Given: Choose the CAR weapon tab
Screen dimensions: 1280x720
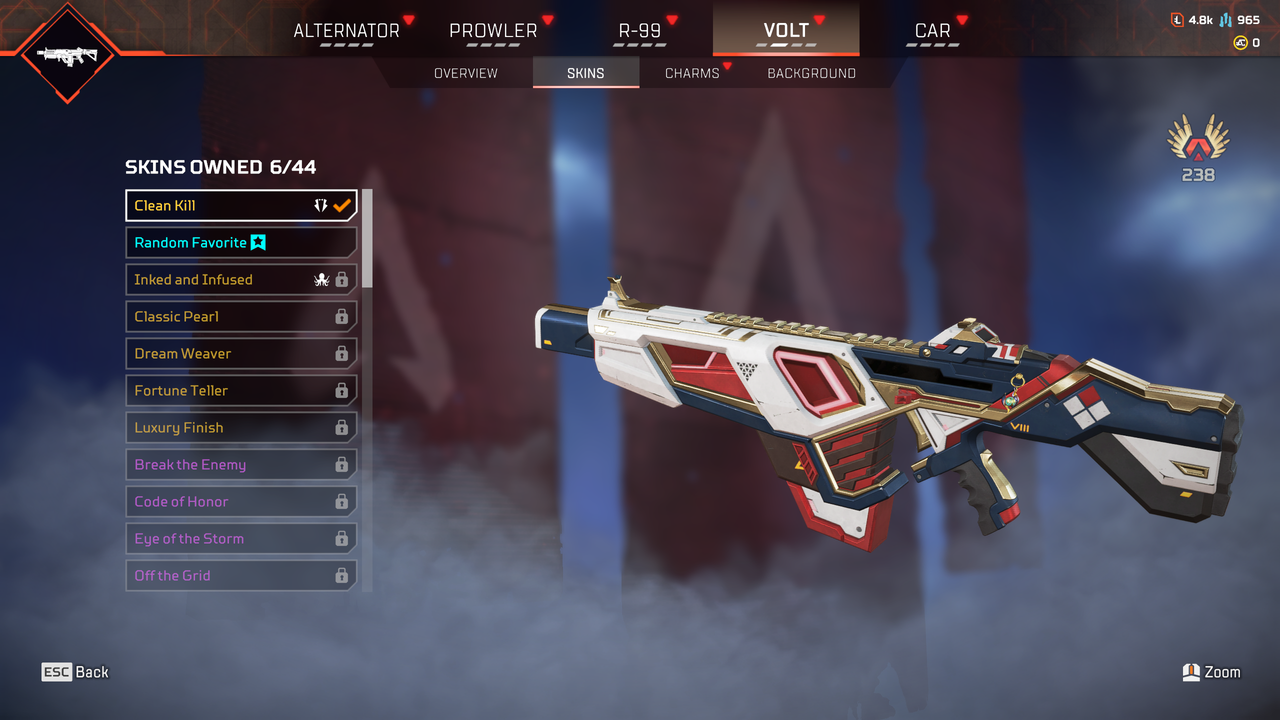Looking at the screenshot, I should pos(932,30).
